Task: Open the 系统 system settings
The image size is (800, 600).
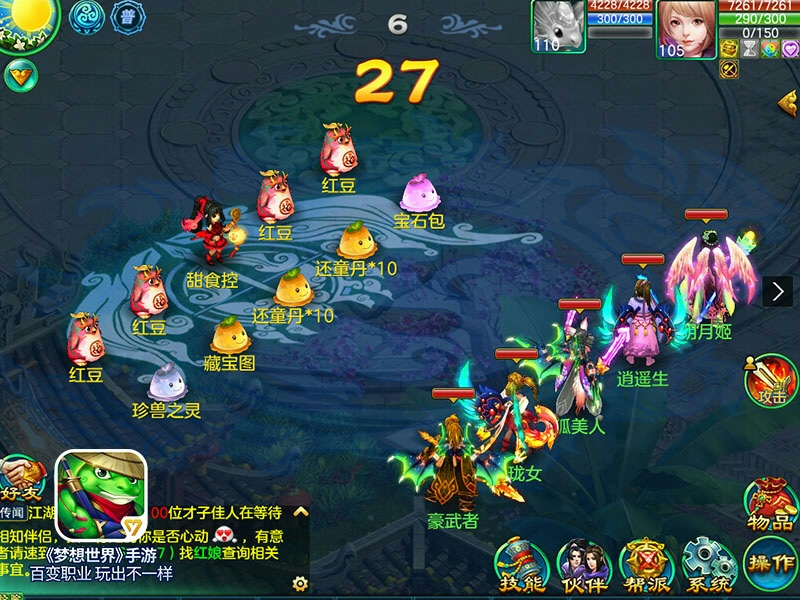Action: point(707,566)
